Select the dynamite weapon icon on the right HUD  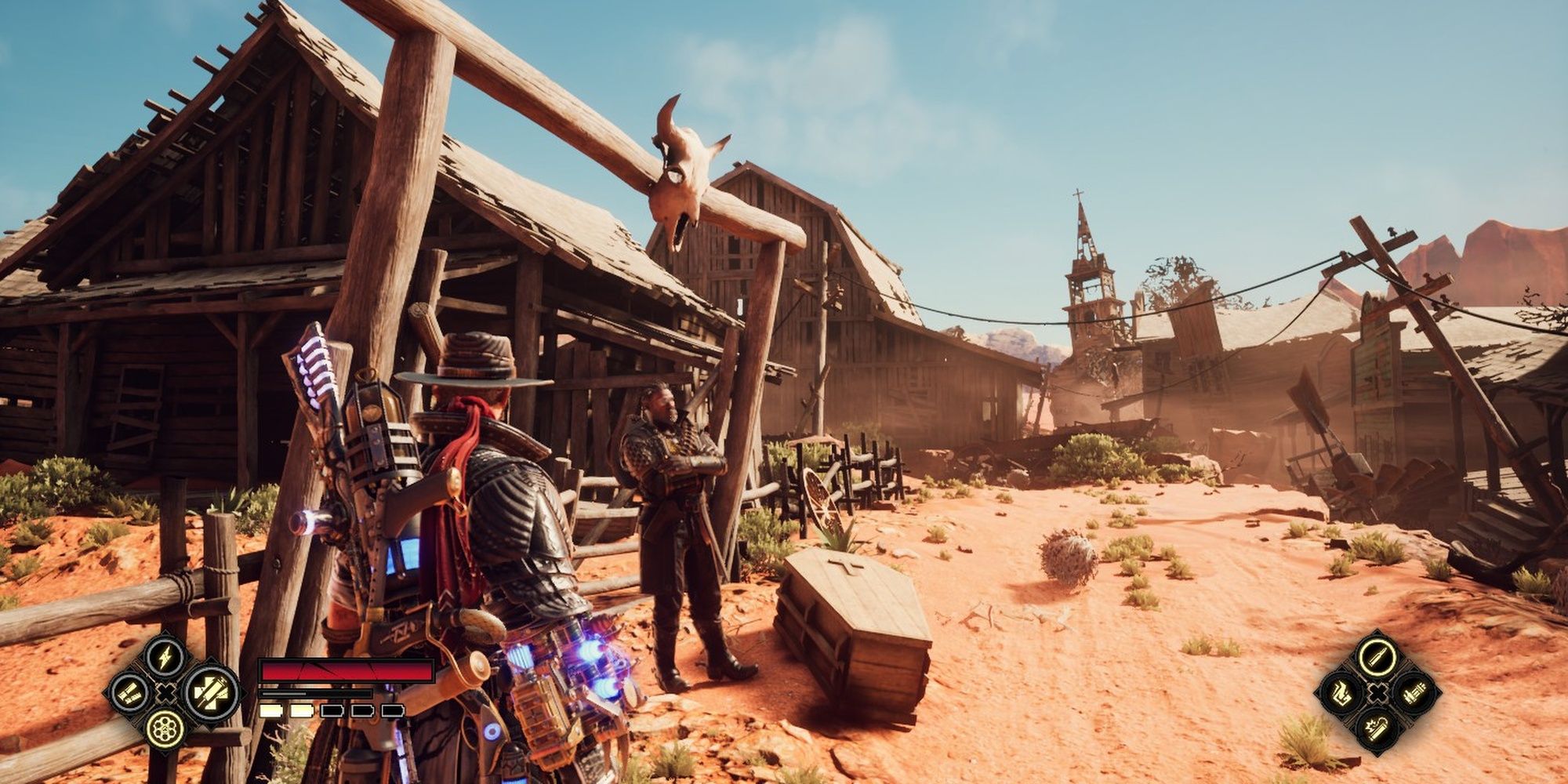tap(1377, 730)
